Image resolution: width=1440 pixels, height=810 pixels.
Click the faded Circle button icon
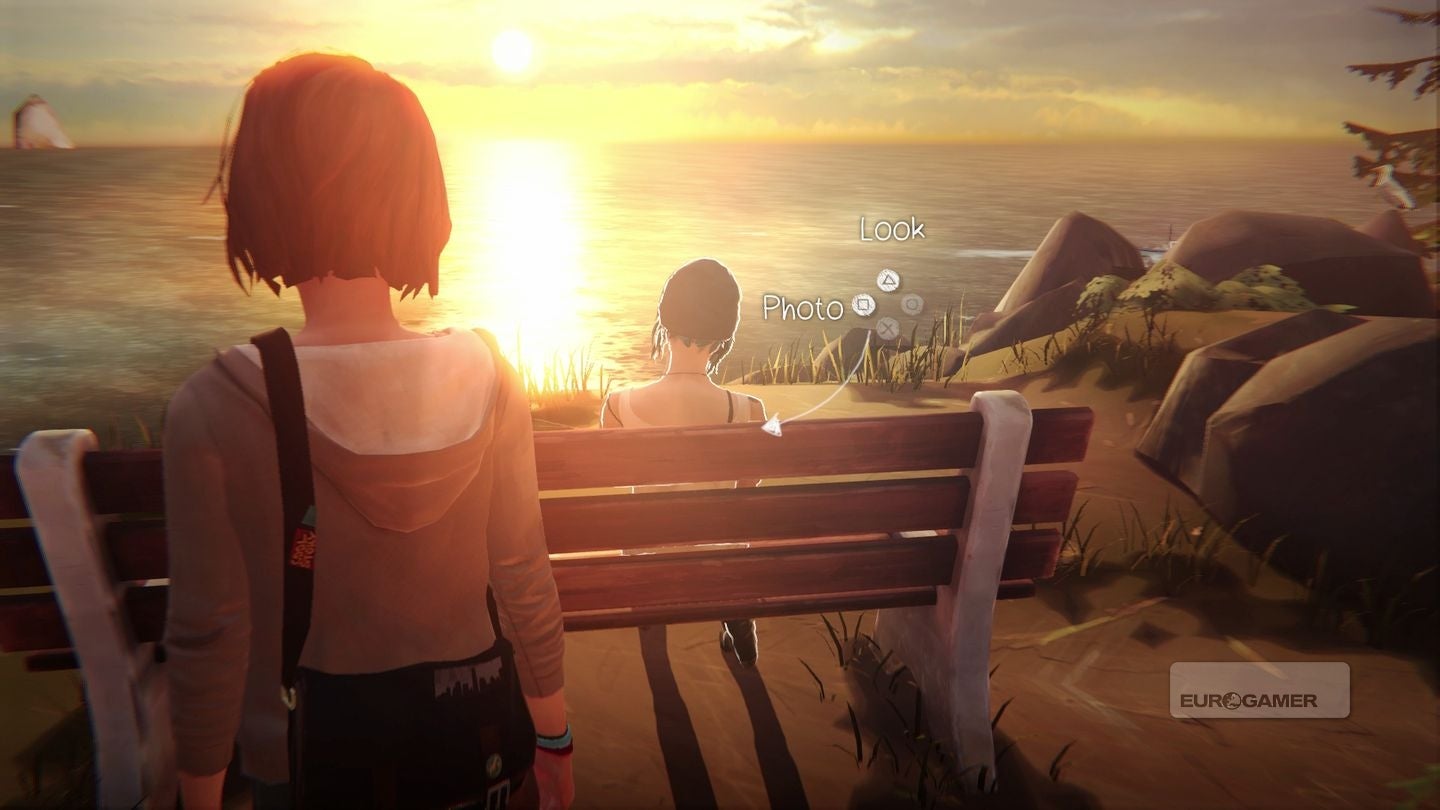[912, 305]
